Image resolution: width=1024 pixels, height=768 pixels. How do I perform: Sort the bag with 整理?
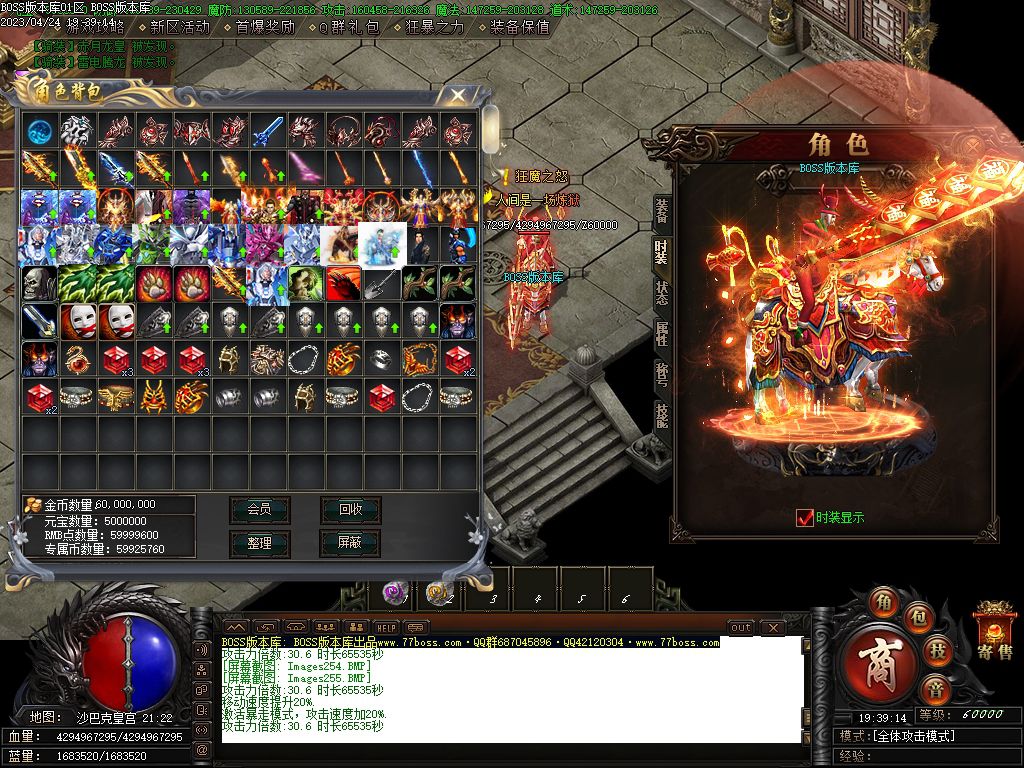[x=259, y=542]
